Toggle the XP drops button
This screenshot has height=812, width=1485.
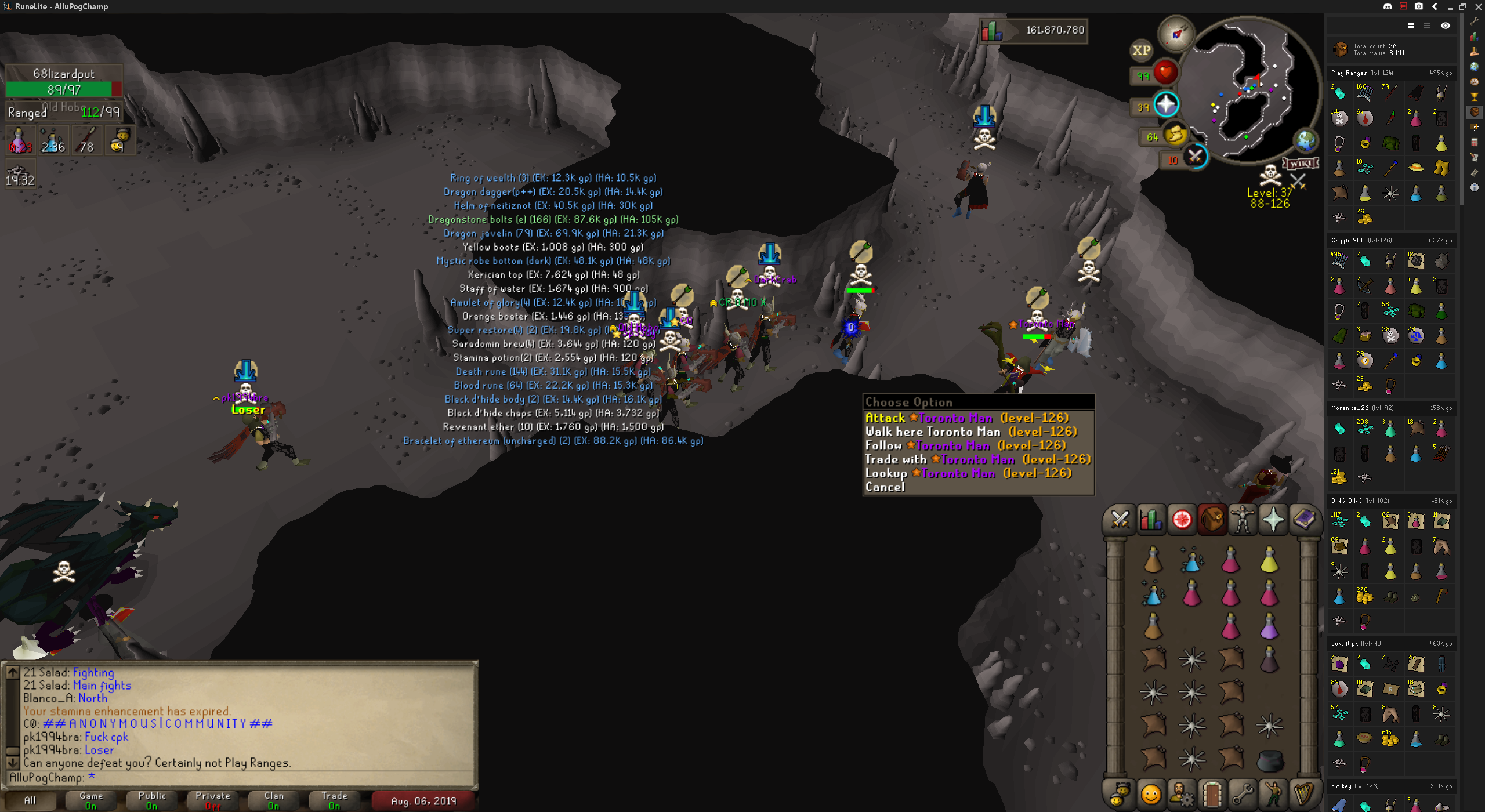click(1141, 50)
